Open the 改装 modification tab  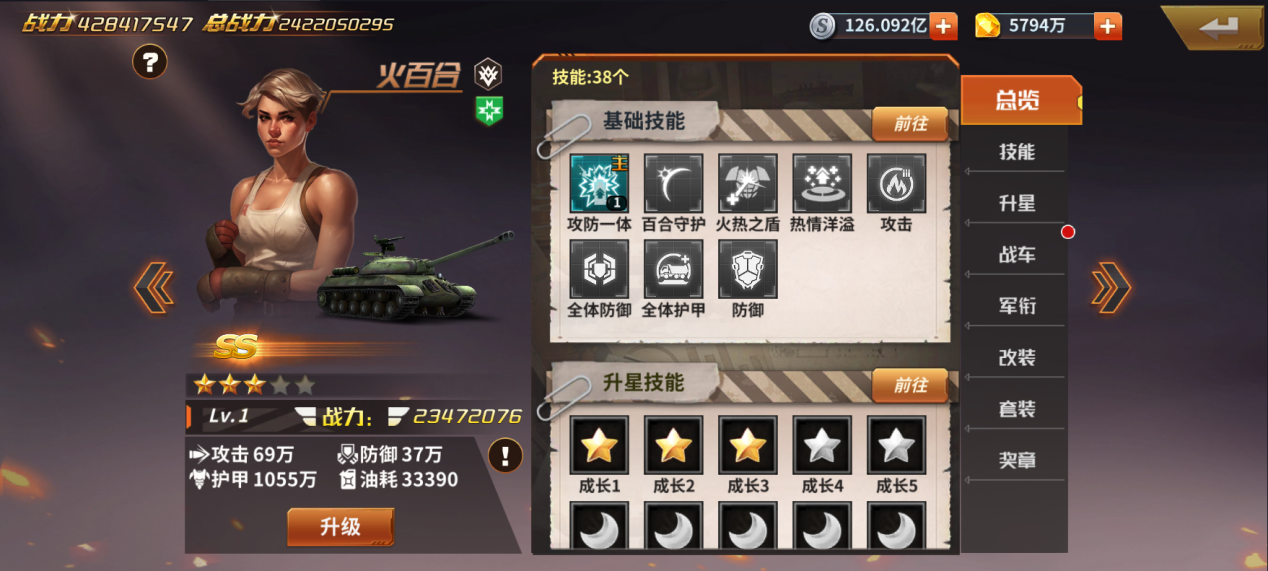pyautogui.click(x=1017, y=357)
